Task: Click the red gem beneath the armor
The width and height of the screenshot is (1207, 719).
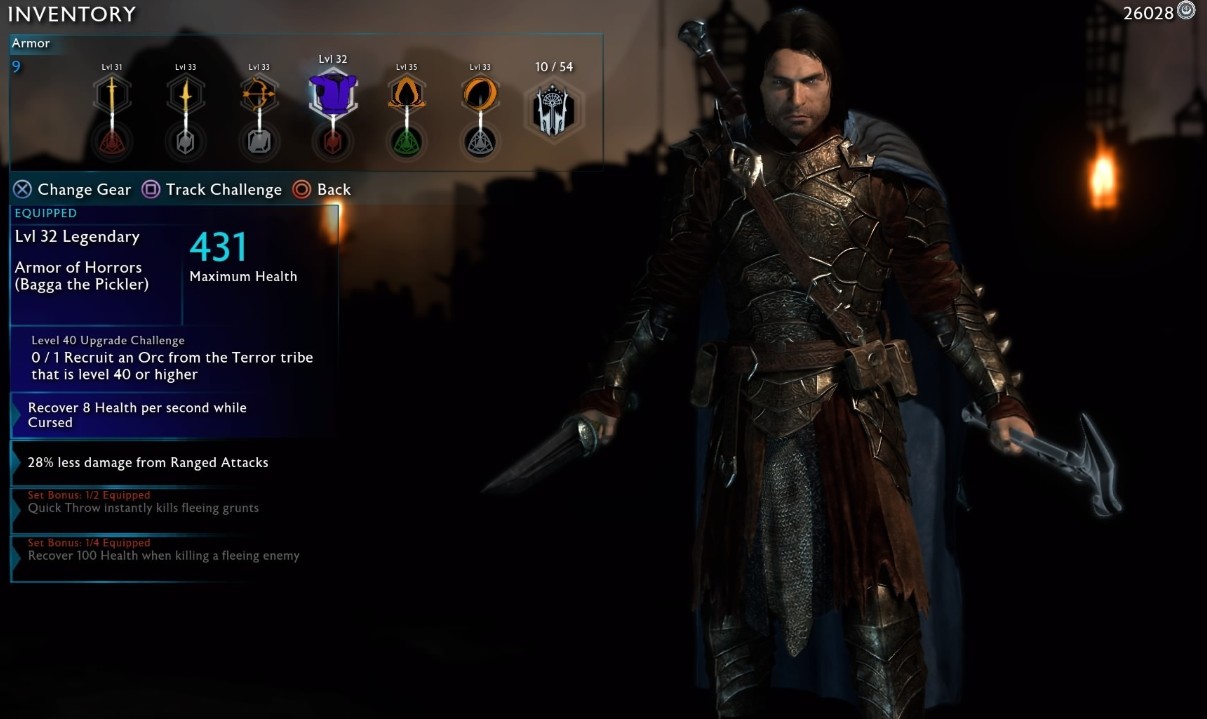Action: (332, 141)
